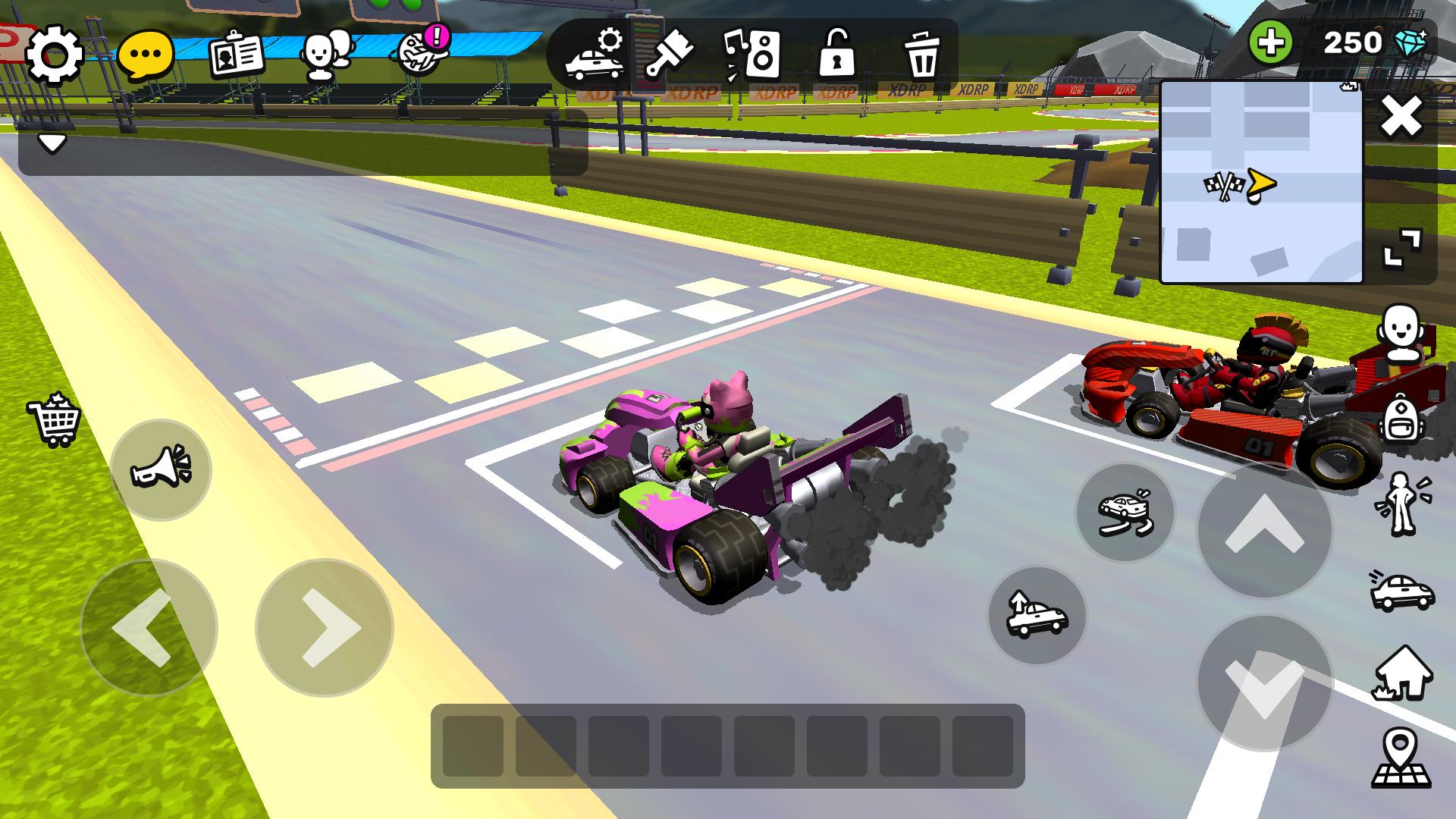Select the paint brush customization tool

click(x=670, y=55)
